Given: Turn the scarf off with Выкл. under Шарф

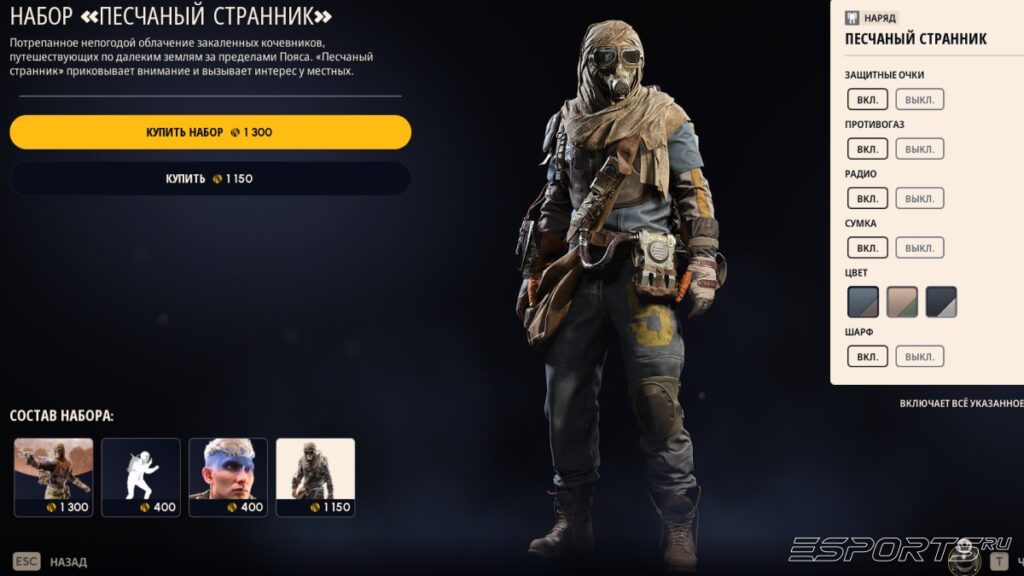Looking at the screenshot, I should click(x=919, y=356).
